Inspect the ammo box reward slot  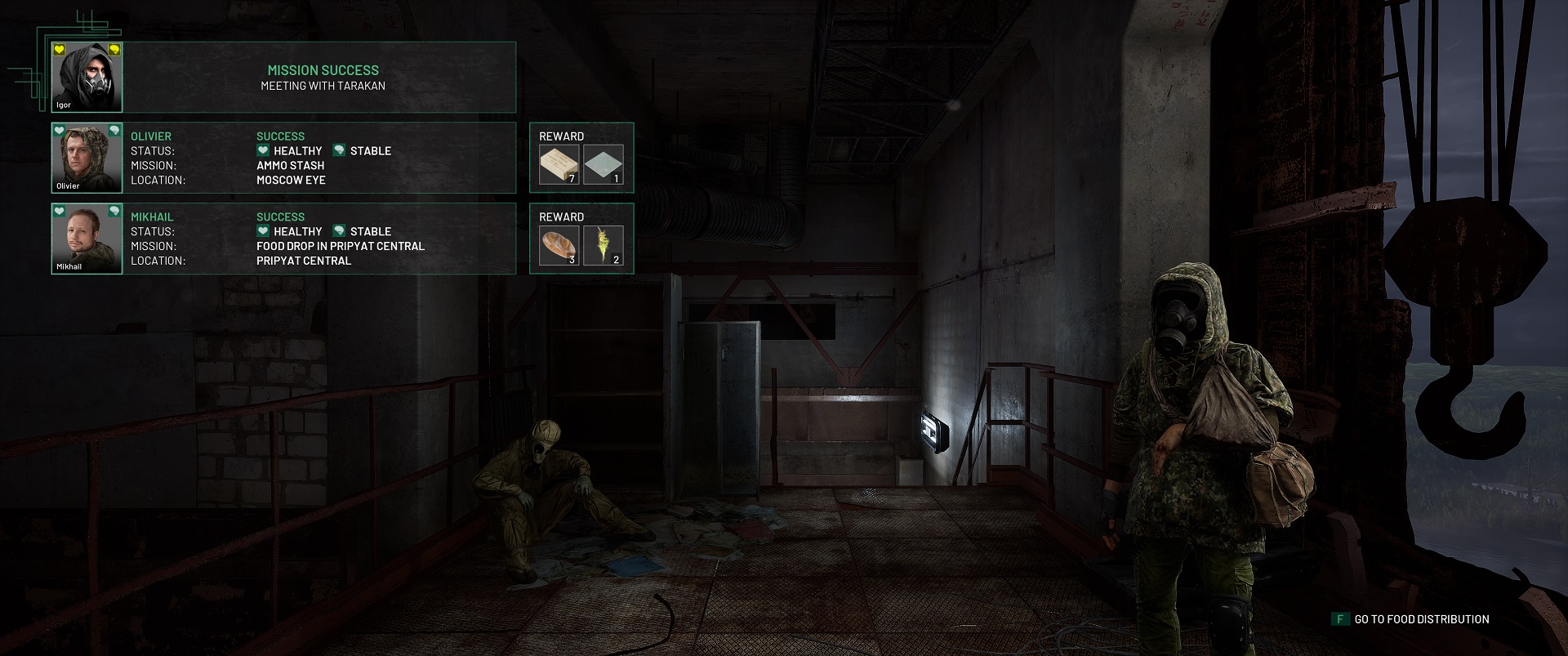click(x=559, y=164)
